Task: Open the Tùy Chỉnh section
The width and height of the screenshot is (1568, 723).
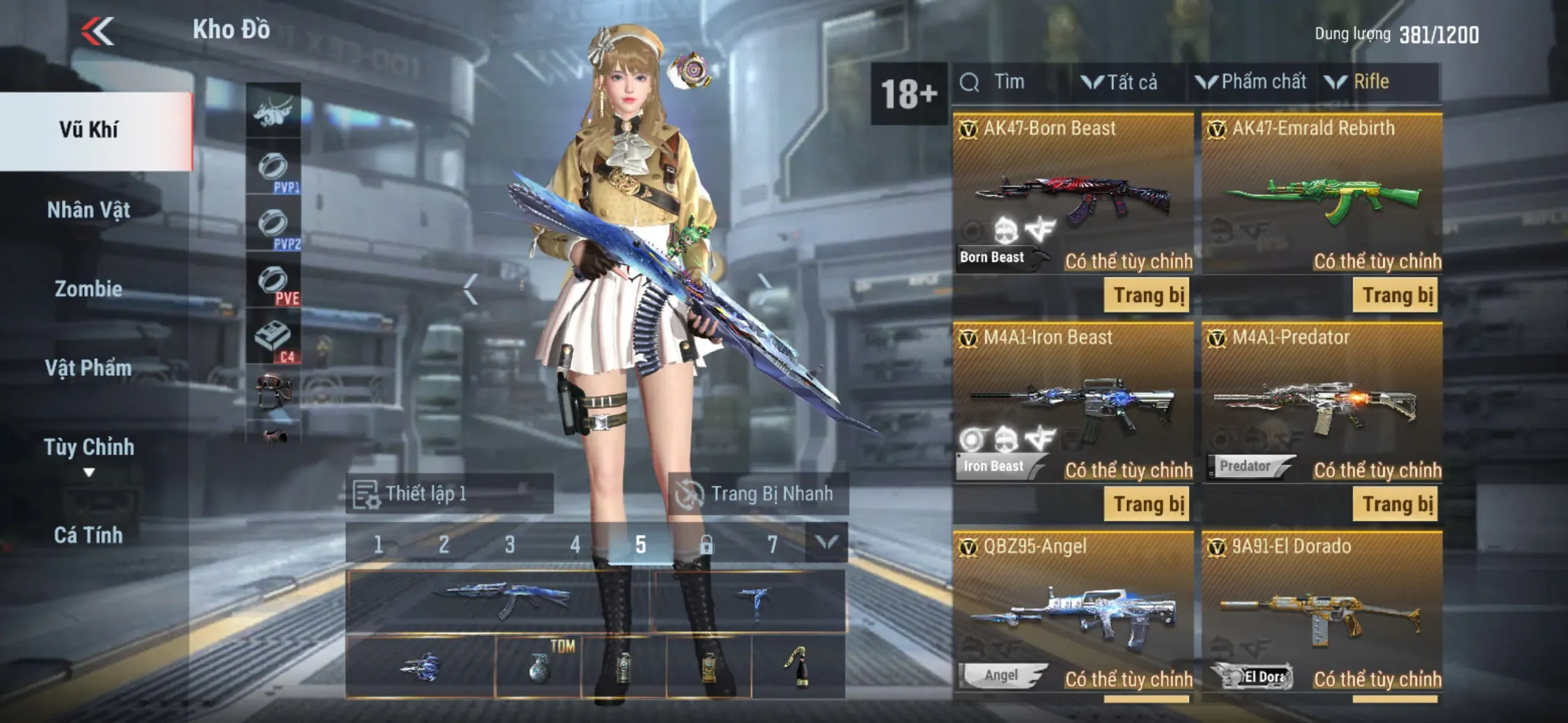Action: pyautogui.click(x=89, y=448)
